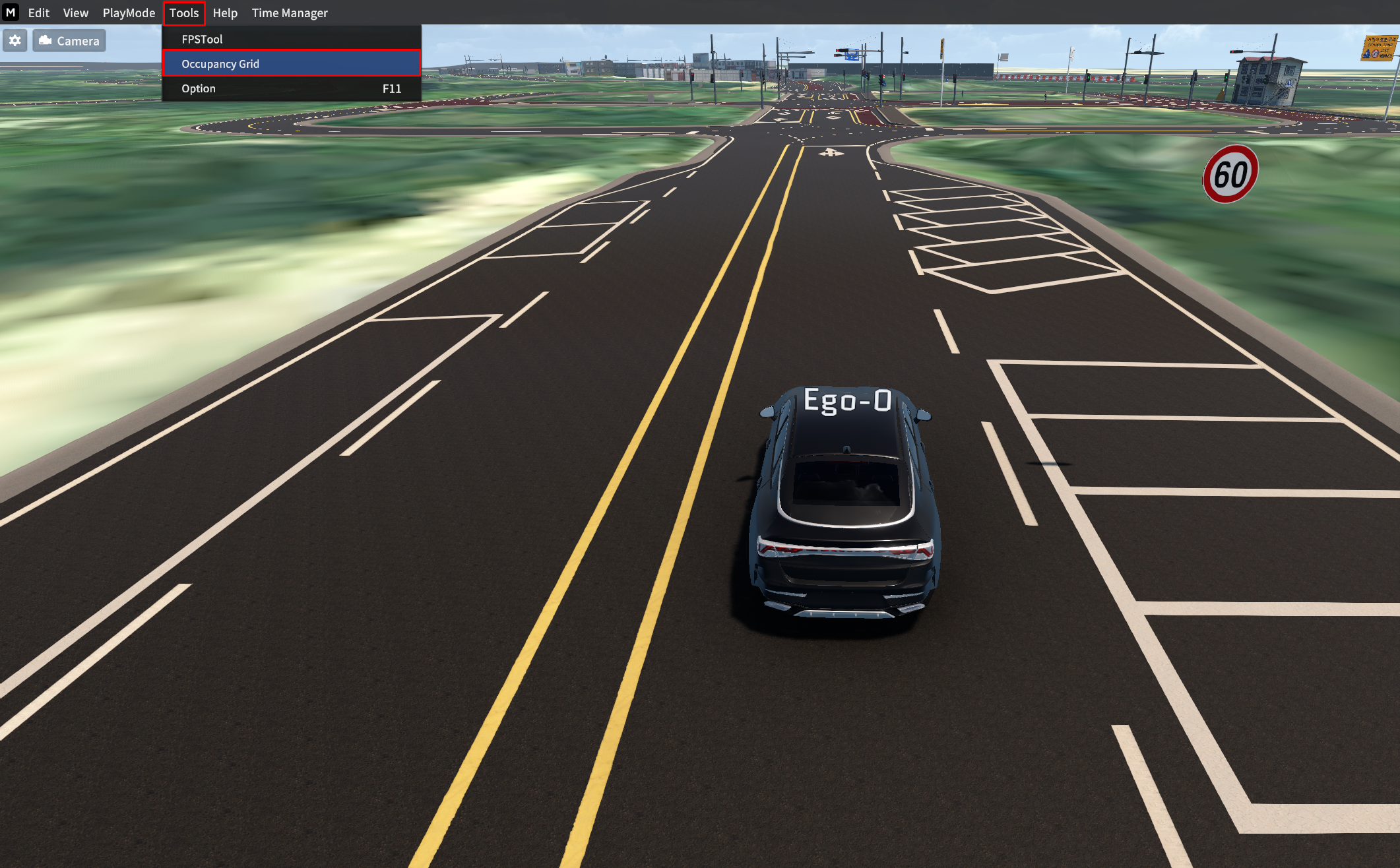Open the Time Manager menu
The height and width of the screenshot is (868, 1400).
[290, 13]
